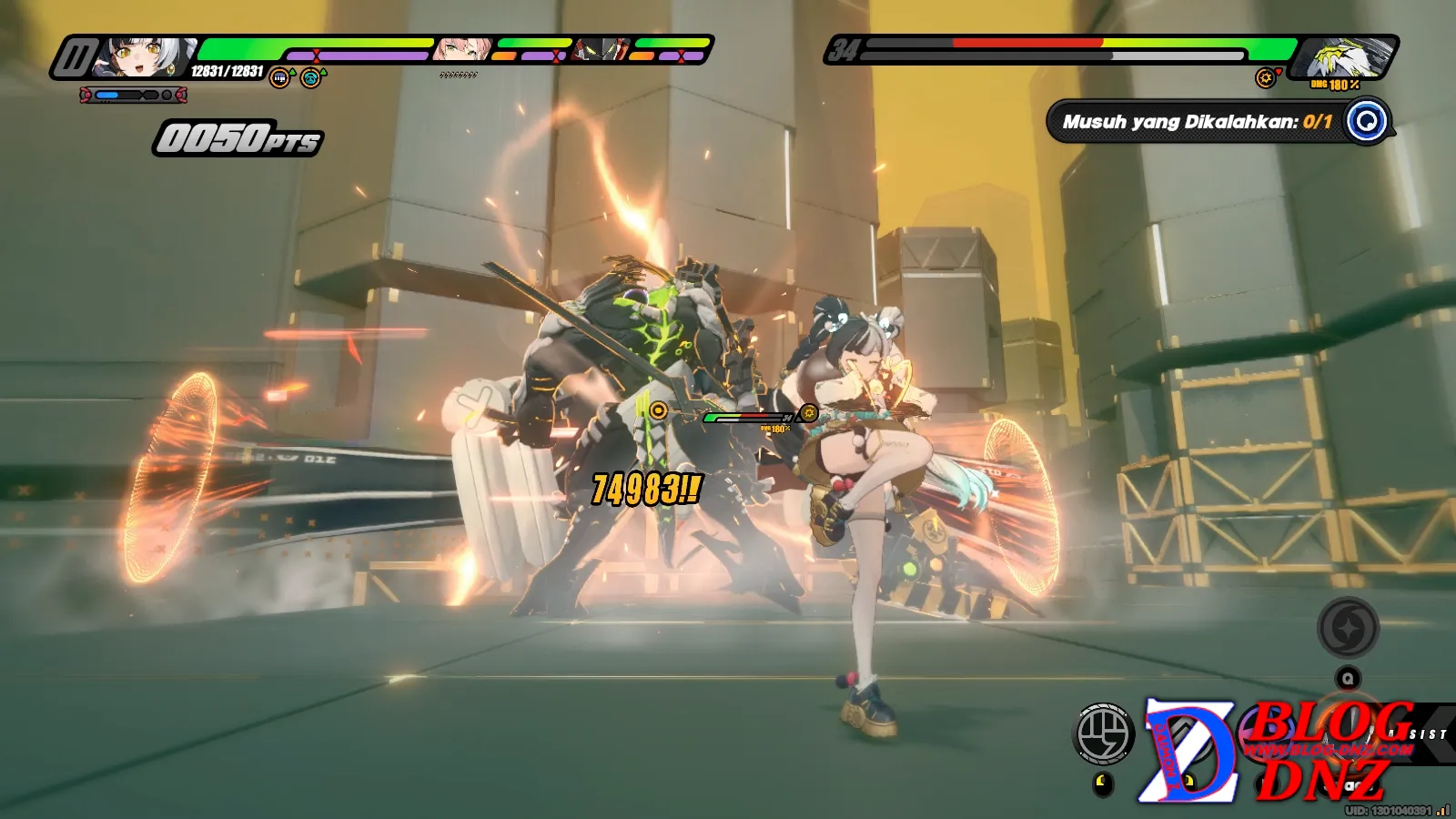Screen dimensions: 1456x819
Task: Click the teal telephone buff icon
Action: [311, 78]
